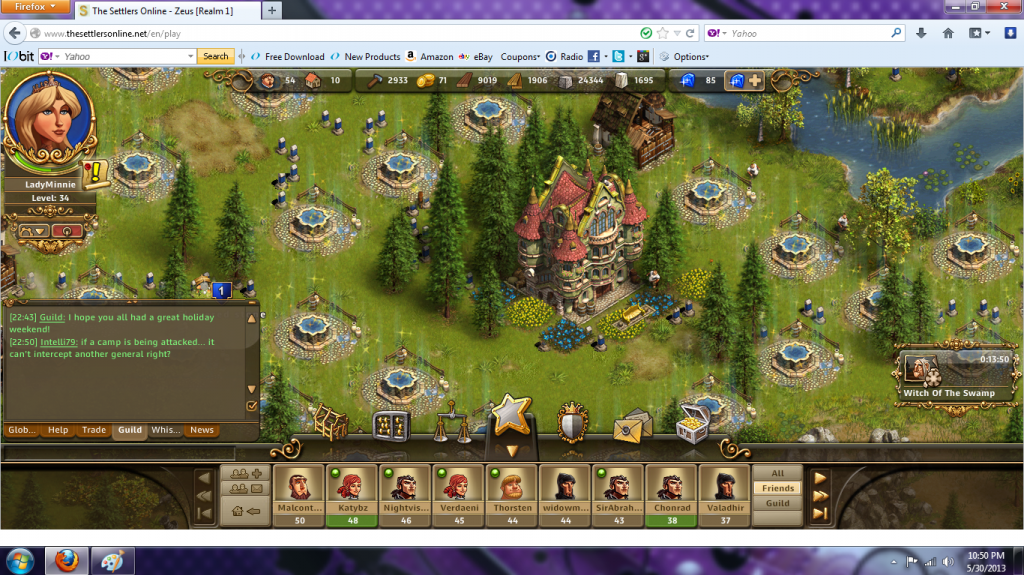Select friend Thorsten in the friends bar
1024x575 pixels.
click(x=512, y=493)
